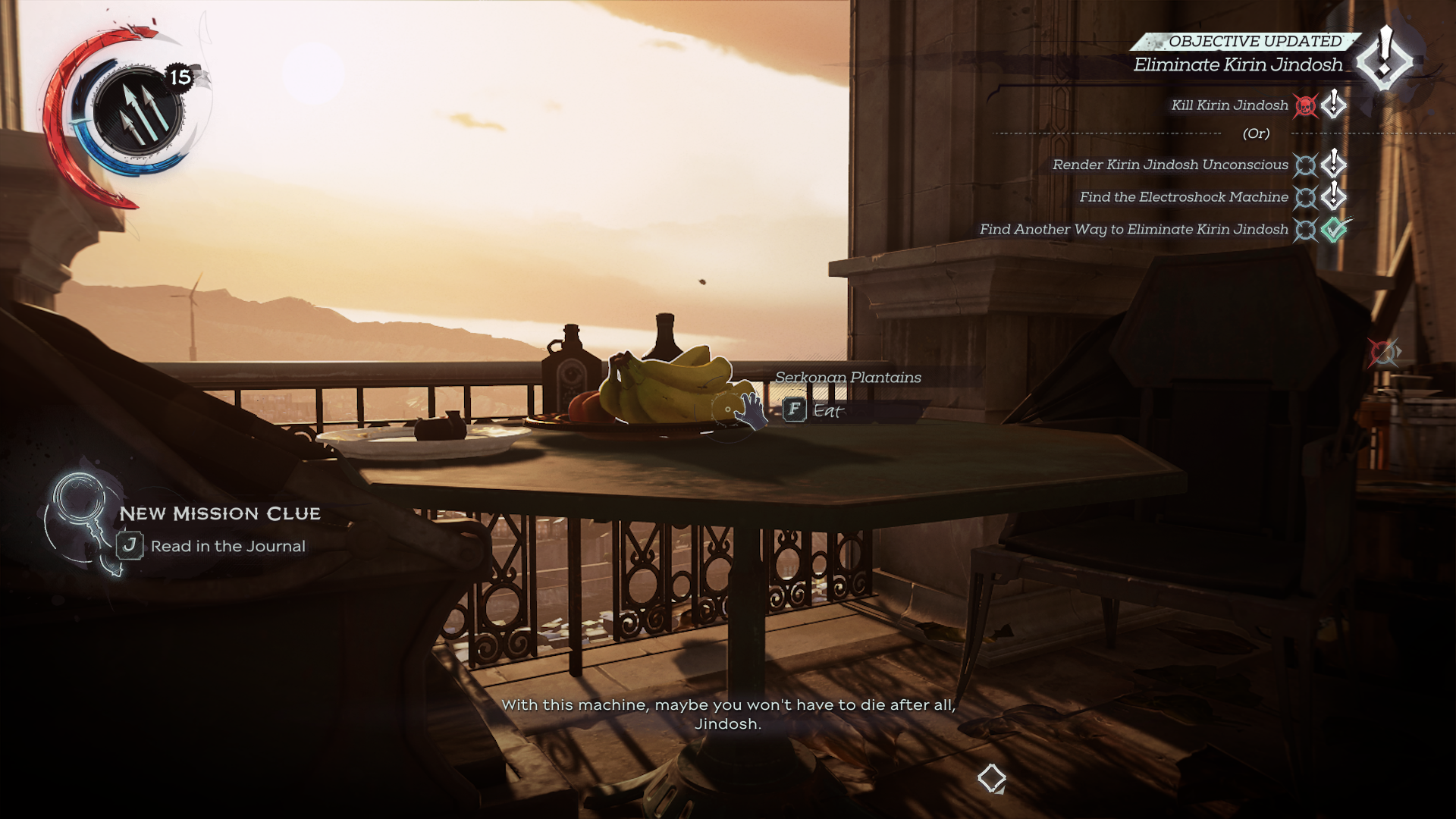
Task: Choose the Kill Kirin Jindosh objective
Action: point(1229,105)
